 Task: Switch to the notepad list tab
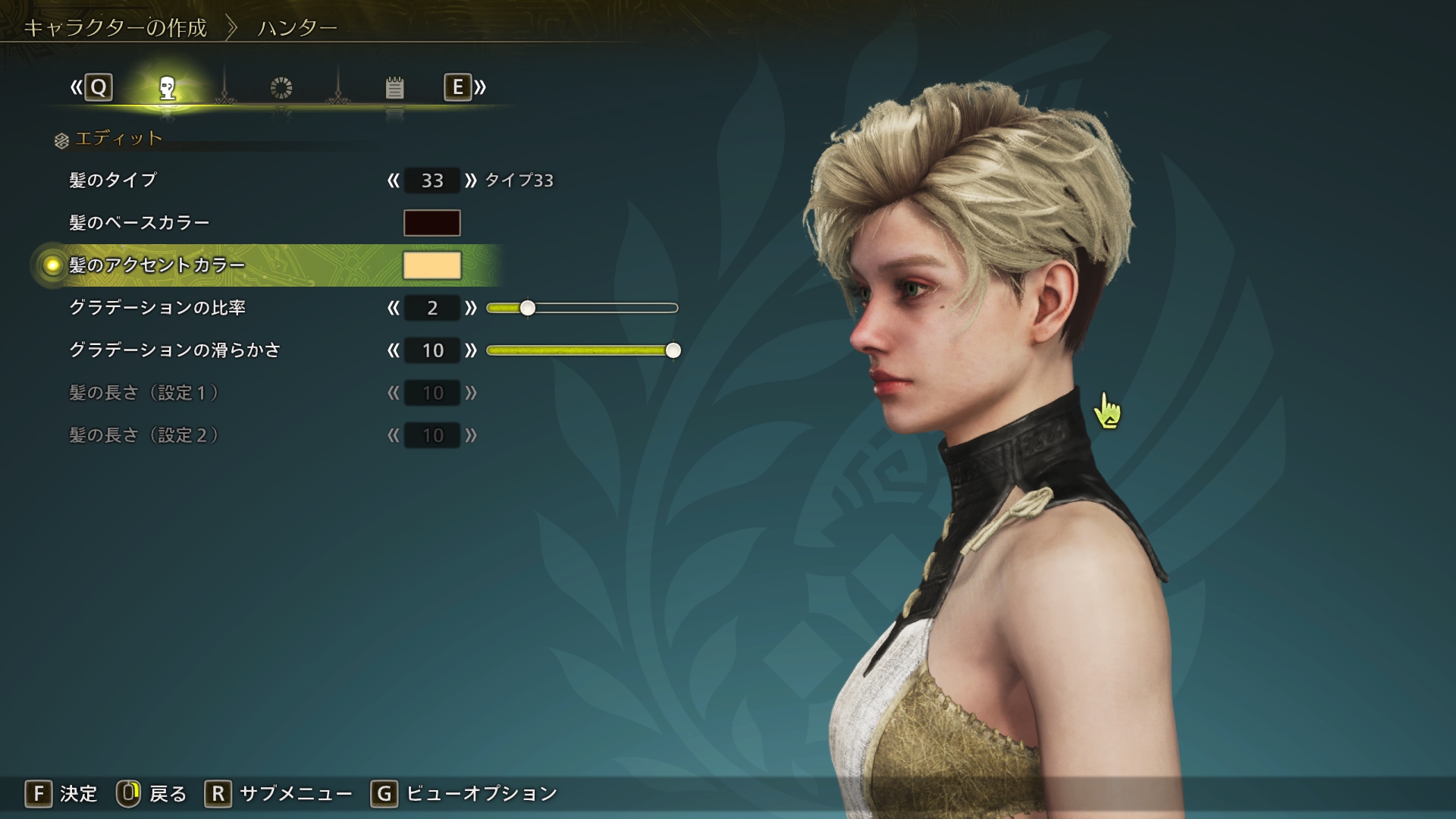[x=394, y=88]
